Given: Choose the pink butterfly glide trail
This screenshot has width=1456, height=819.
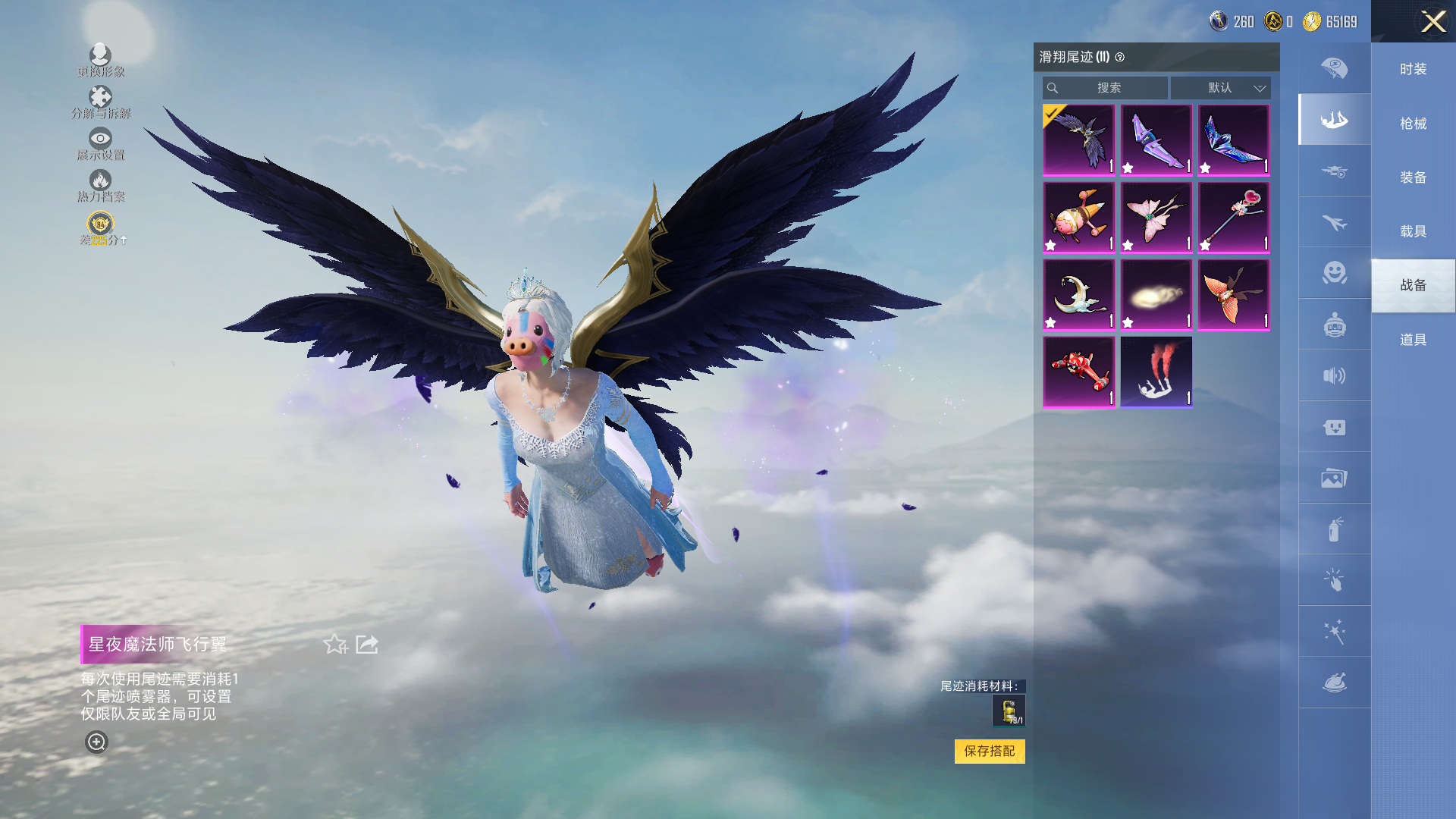Looking at the screenshot, I should pos(1156,217).
